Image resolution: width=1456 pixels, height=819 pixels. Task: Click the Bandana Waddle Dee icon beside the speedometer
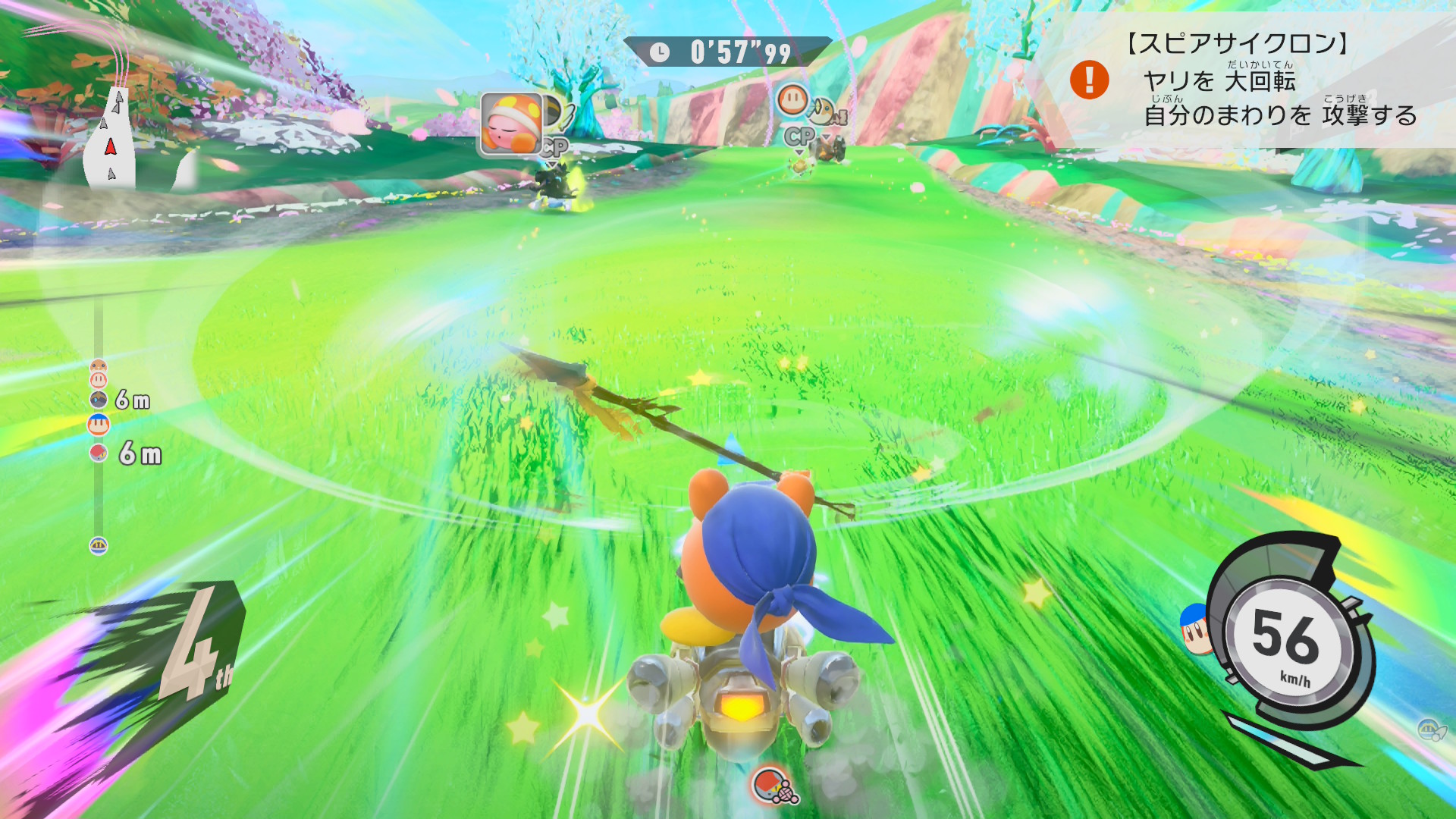coord(1196,629)
